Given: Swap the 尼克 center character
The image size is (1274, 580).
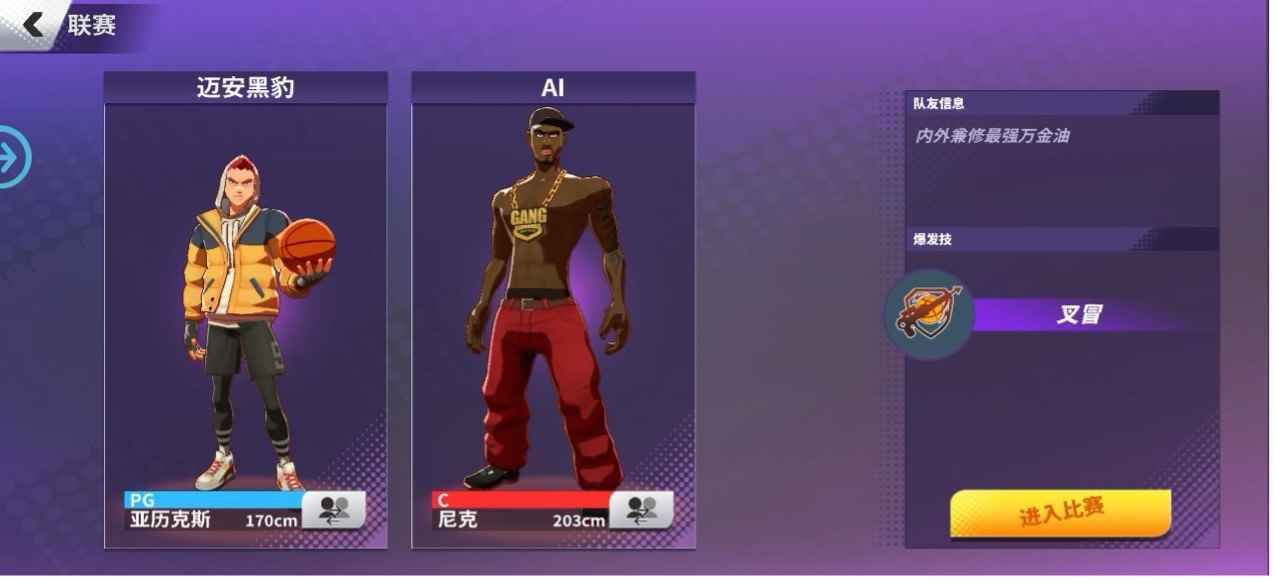Looking at the screenshot, I should pyautogui.click(x=641, y=511).
